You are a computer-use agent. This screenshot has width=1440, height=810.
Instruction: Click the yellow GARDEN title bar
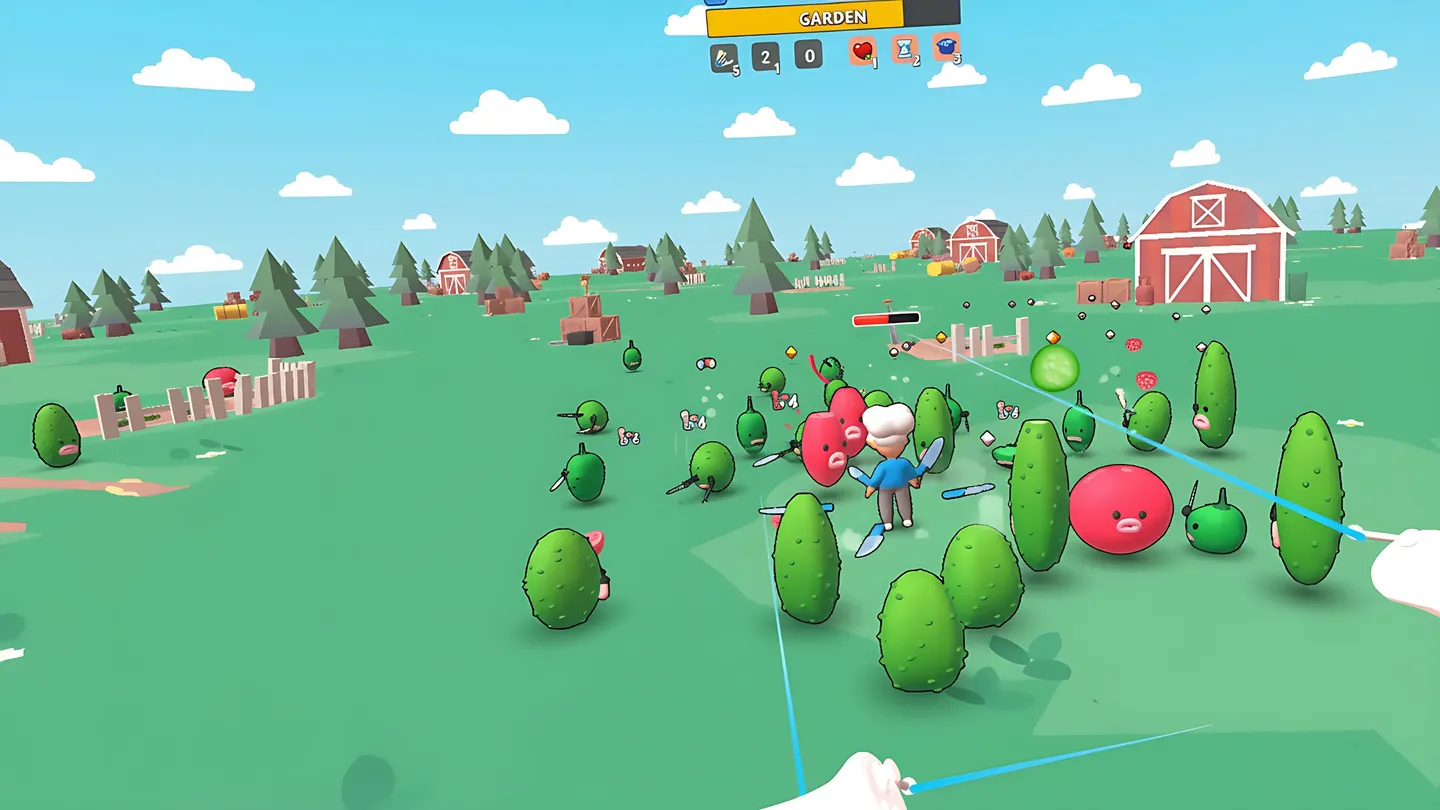click(x=835, y=17)
